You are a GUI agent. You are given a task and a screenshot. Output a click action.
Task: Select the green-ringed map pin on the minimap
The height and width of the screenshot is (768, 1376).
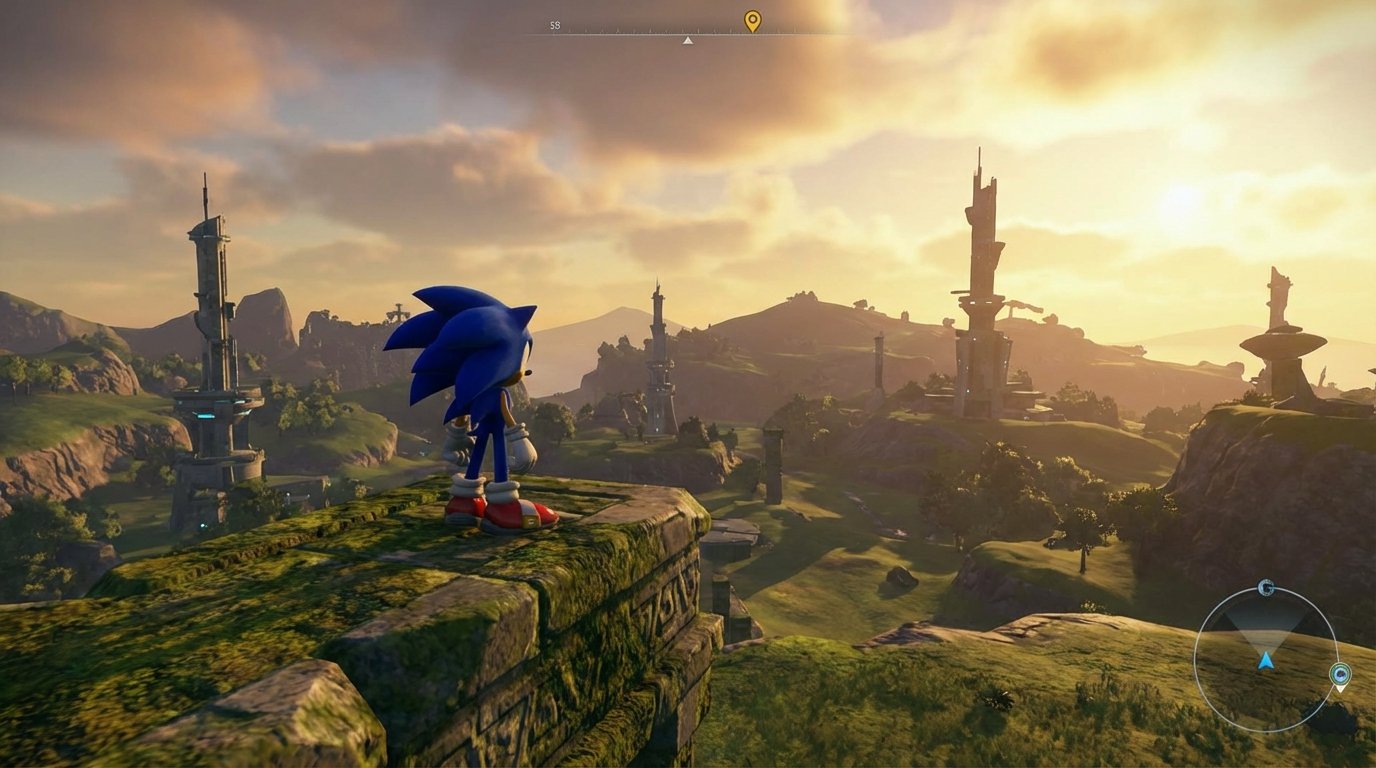click(1340, 675)
